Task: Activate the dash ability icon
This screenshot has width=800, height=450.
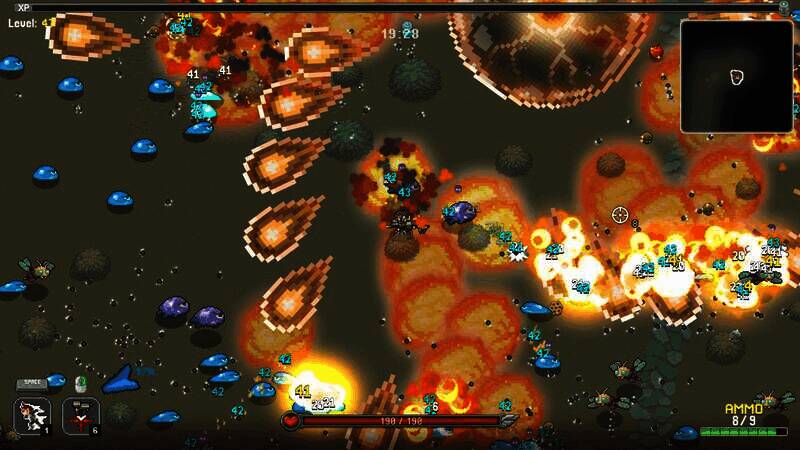Action: click(32, 415)
